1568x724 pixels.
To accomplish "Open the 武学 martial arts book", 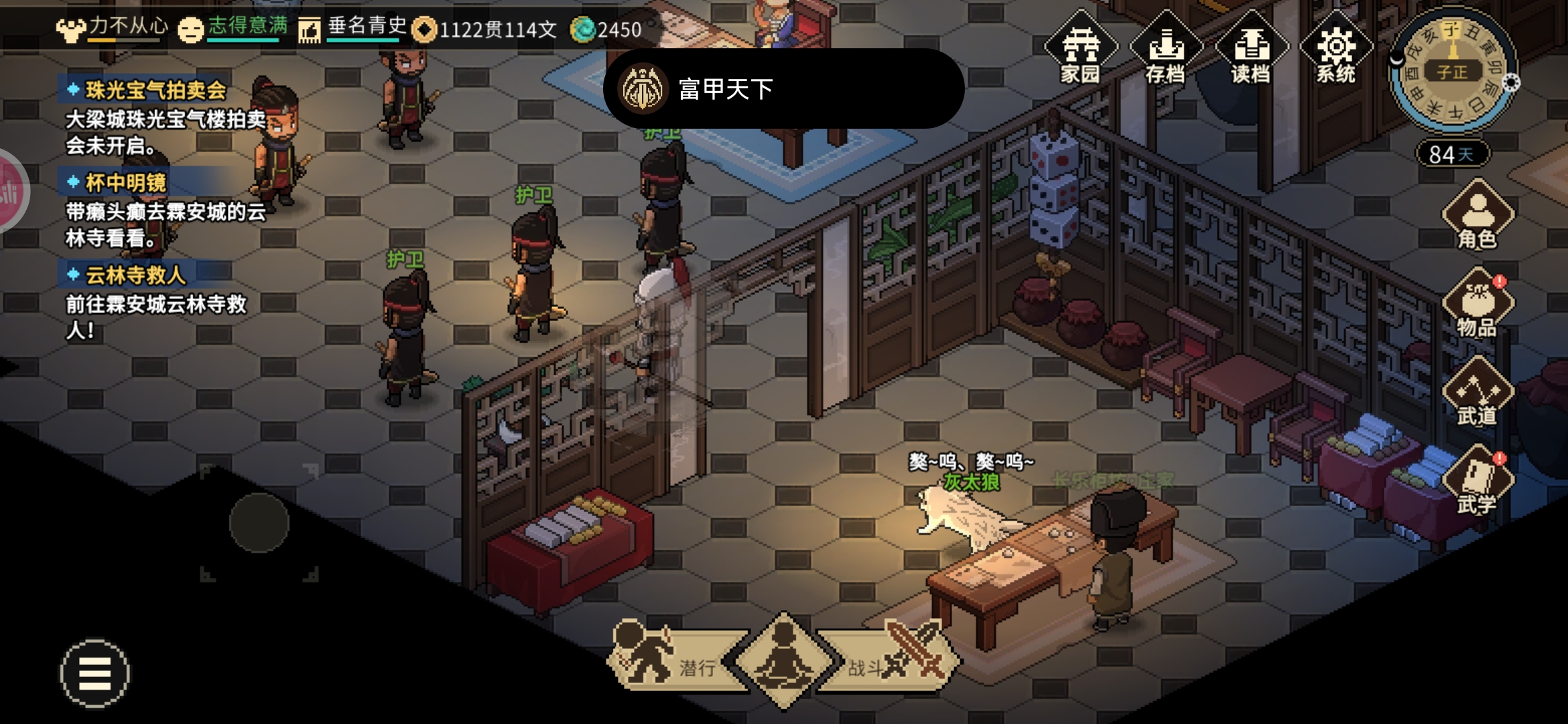I will click(x=1477, y=481).
